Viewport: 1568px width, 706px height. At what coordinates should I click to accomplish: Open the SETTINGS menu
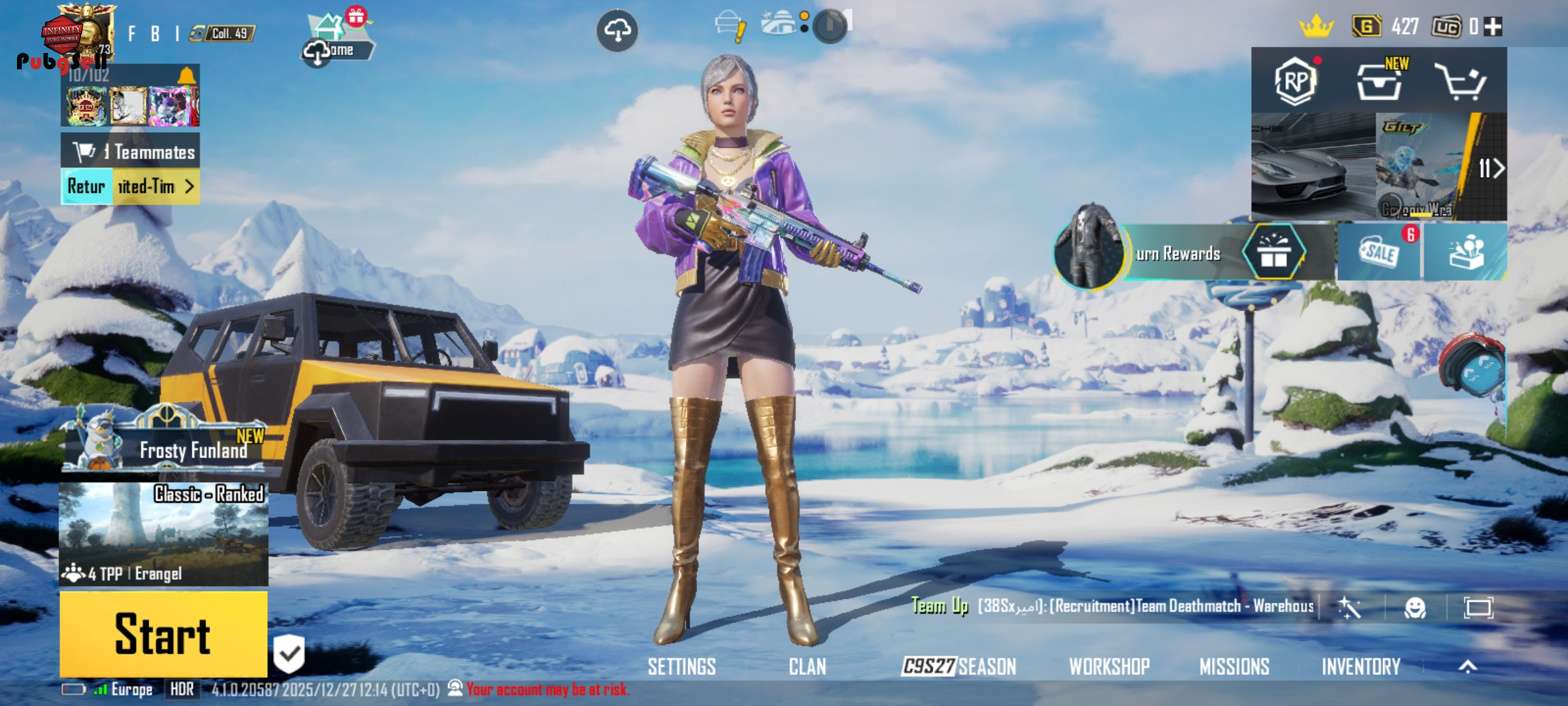pyautogui.click(x=681, y=667)
